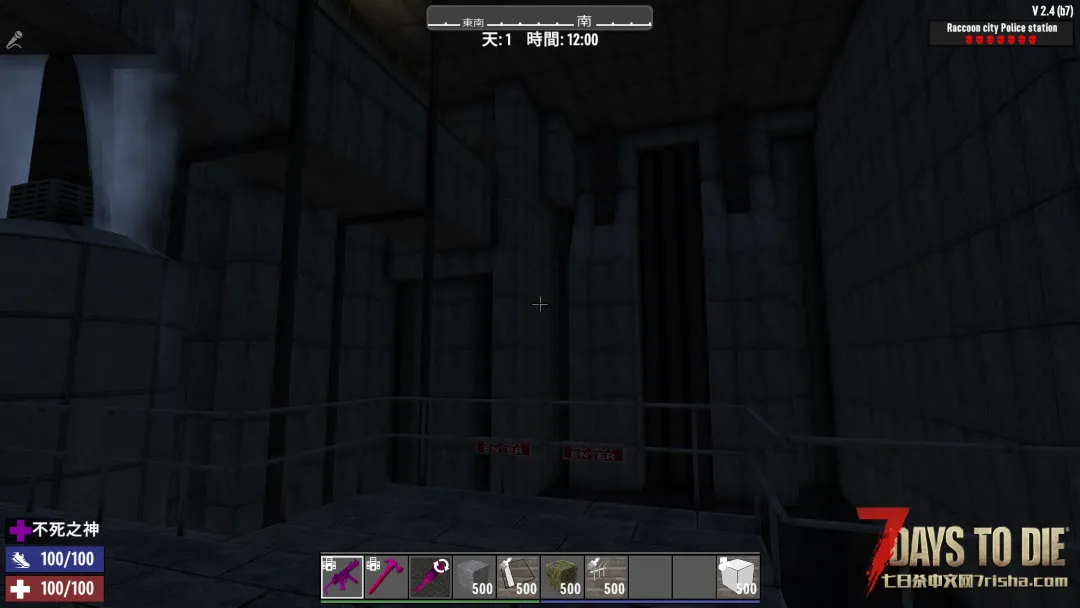Click the microphone icon
This screenshot has height=608, width=1080.
click(x=14, y=41)
